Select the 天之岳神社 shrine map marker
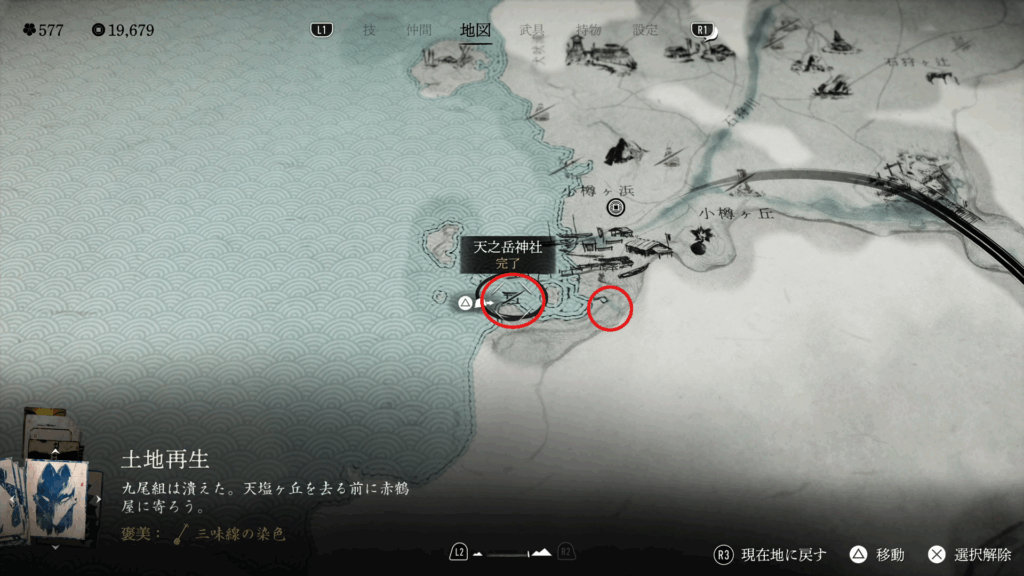Image resolution: width=1024 pixels, height=576 pixels. (x=514, y=297)
